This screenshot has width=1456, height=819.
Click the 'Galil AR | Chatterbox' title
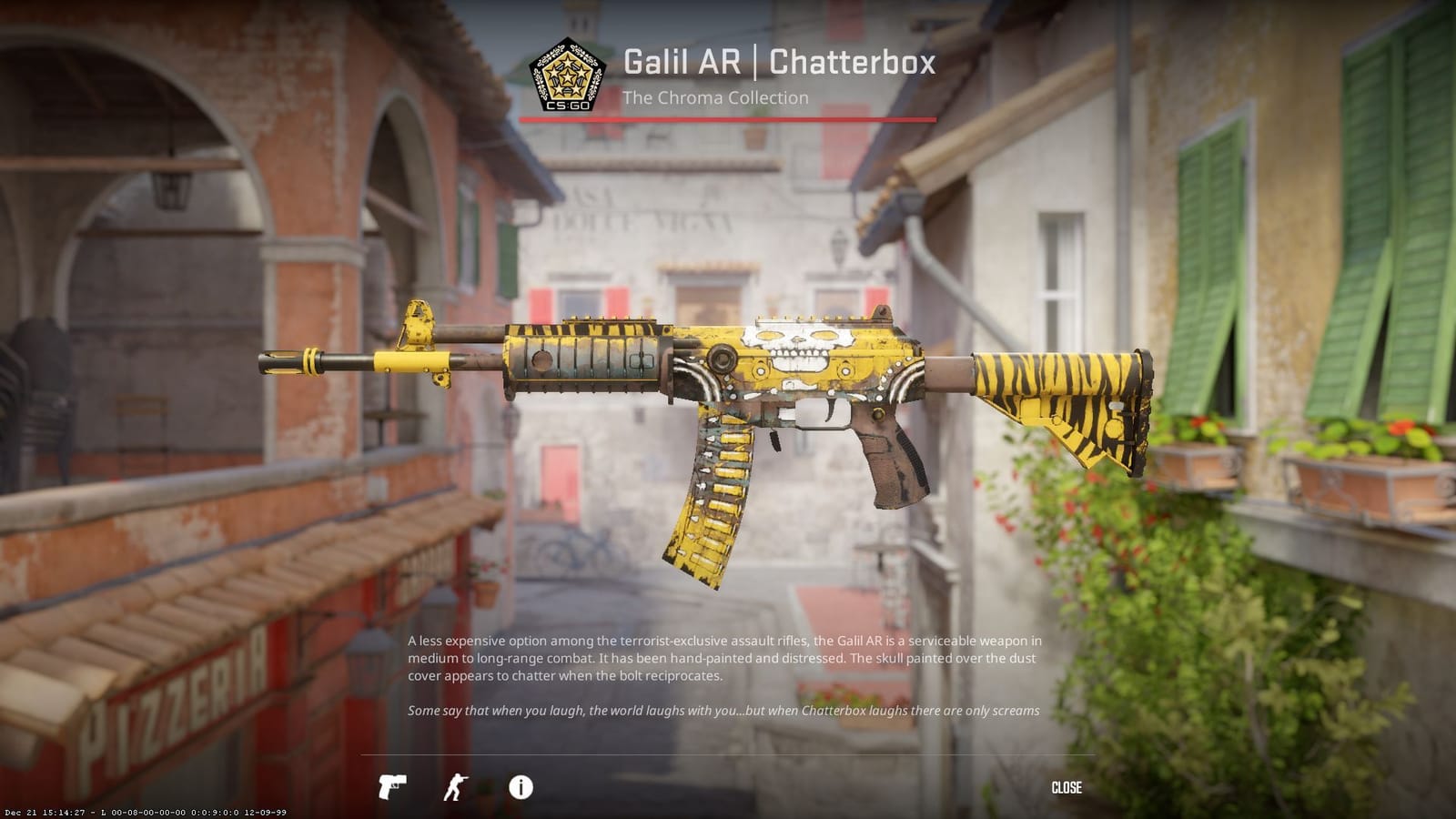[778, 64]
